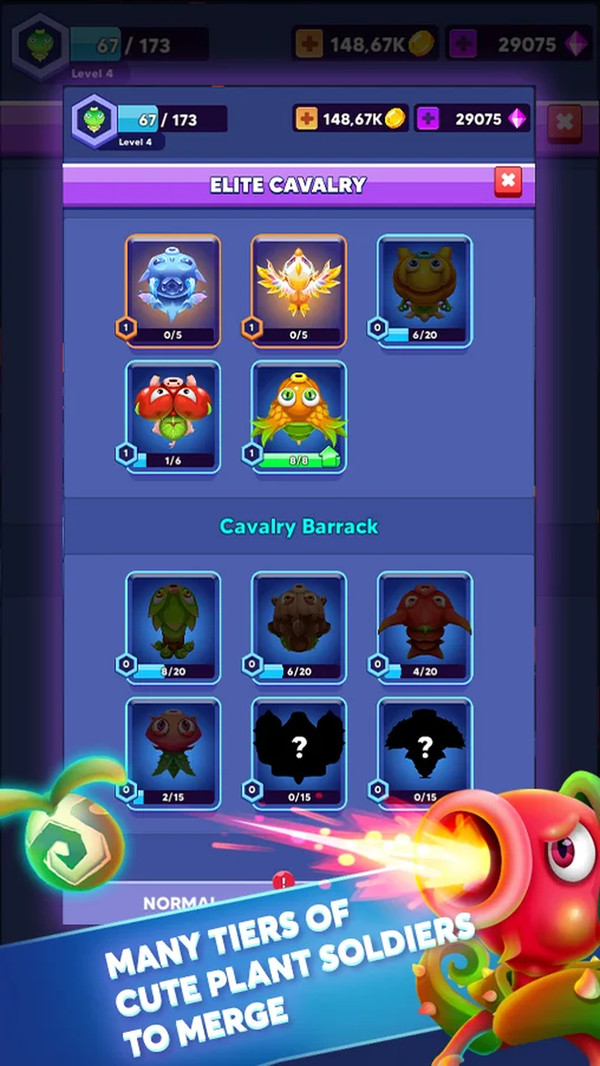
Task: Select the blue ice creature card
Action: pos(173,290)
